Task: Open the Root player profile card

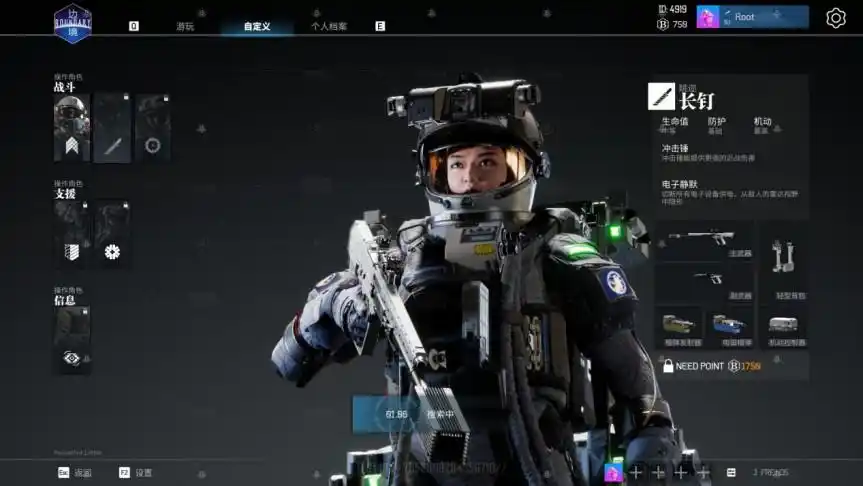Action: 753,17
